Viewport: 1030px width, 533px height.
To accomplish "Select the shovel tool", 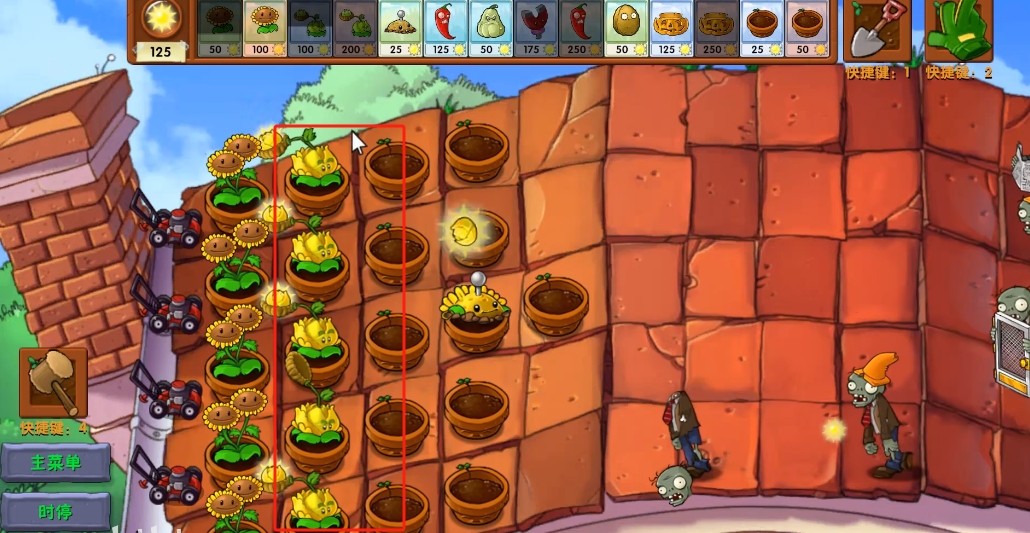I will point(877,31).
